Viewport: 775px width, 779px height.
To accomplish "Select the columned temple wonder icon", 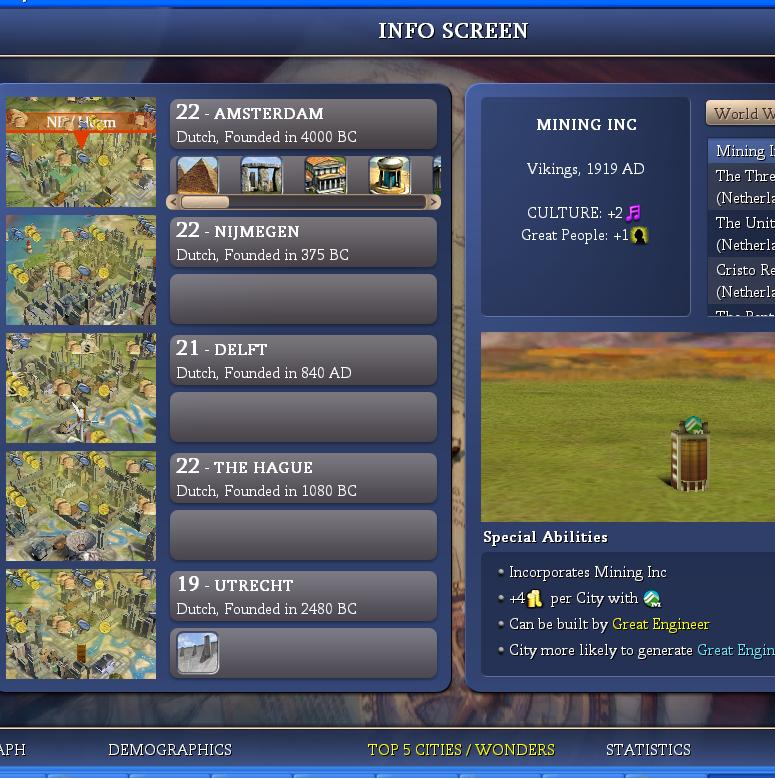I will tap(325, 175).
